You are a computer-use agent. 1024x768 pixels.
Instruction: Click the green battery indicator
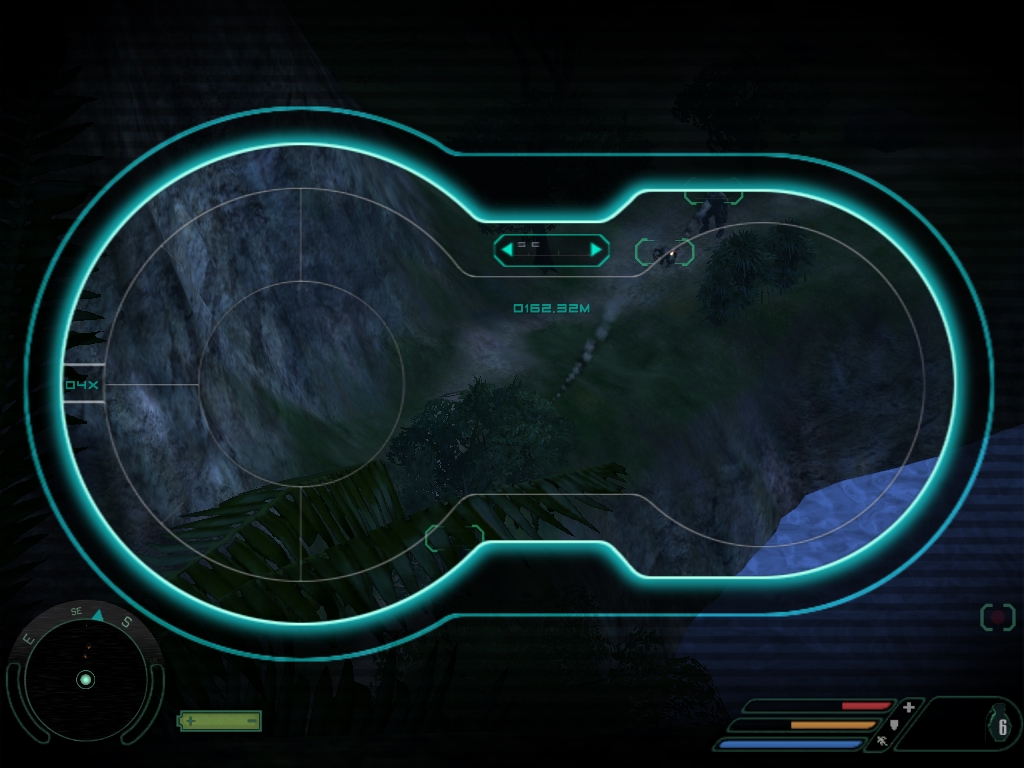pos(220,720)
